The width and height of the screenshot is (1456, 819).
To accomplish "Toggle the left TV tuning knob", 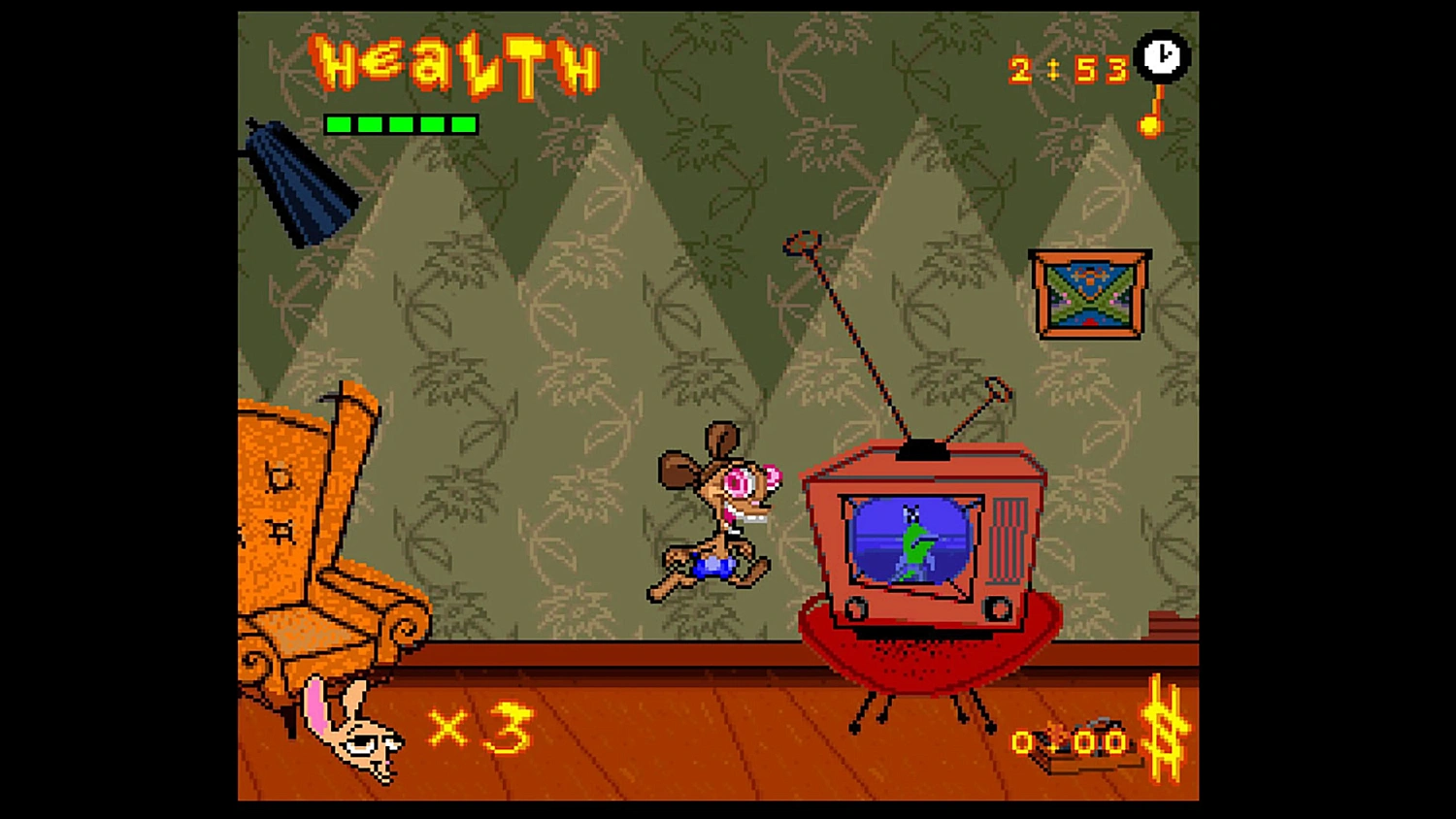I will [858, 610].
